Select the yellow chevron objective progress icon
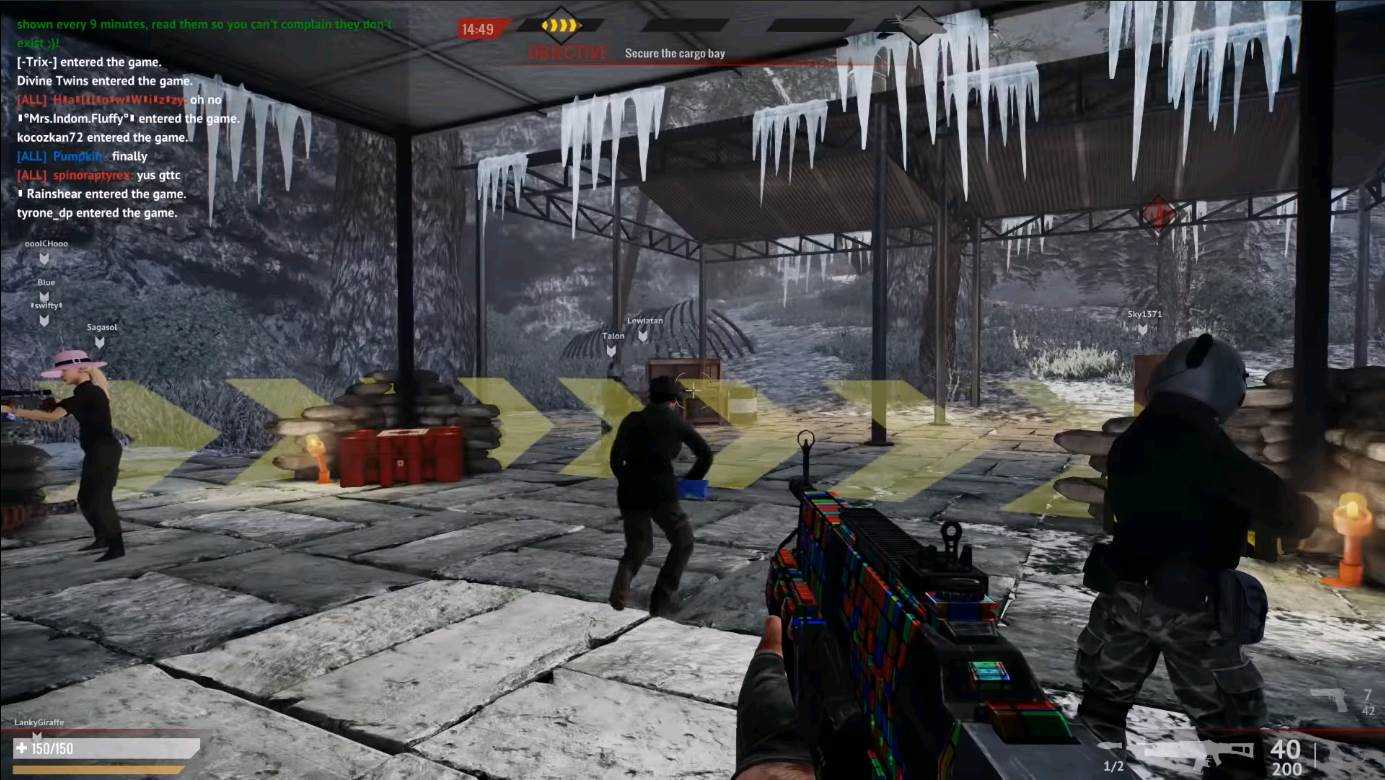This screenshot has width=1385, height=780. (561, 24)
